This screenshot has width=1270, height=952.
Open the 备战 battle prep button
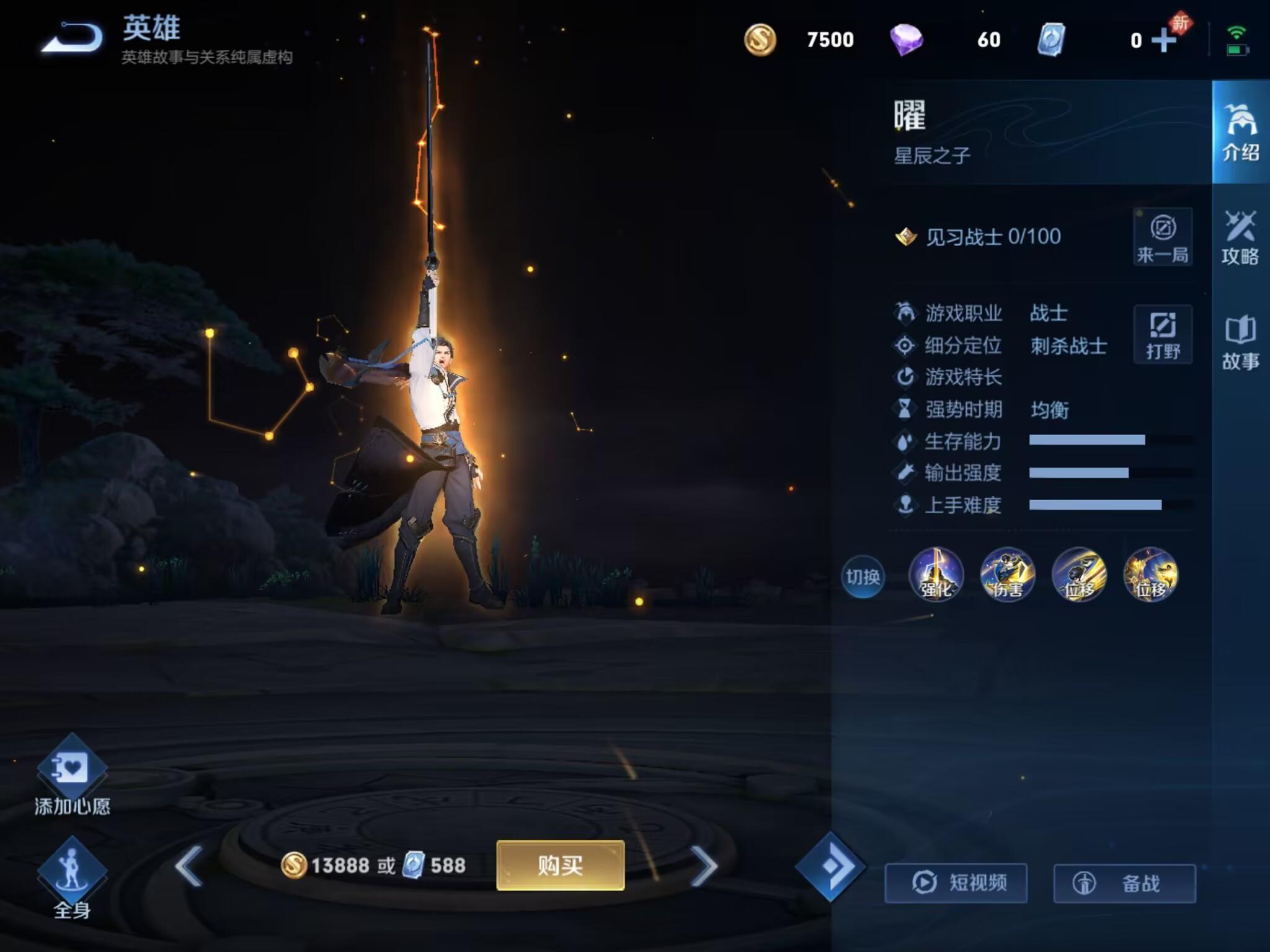(1124, 883)
